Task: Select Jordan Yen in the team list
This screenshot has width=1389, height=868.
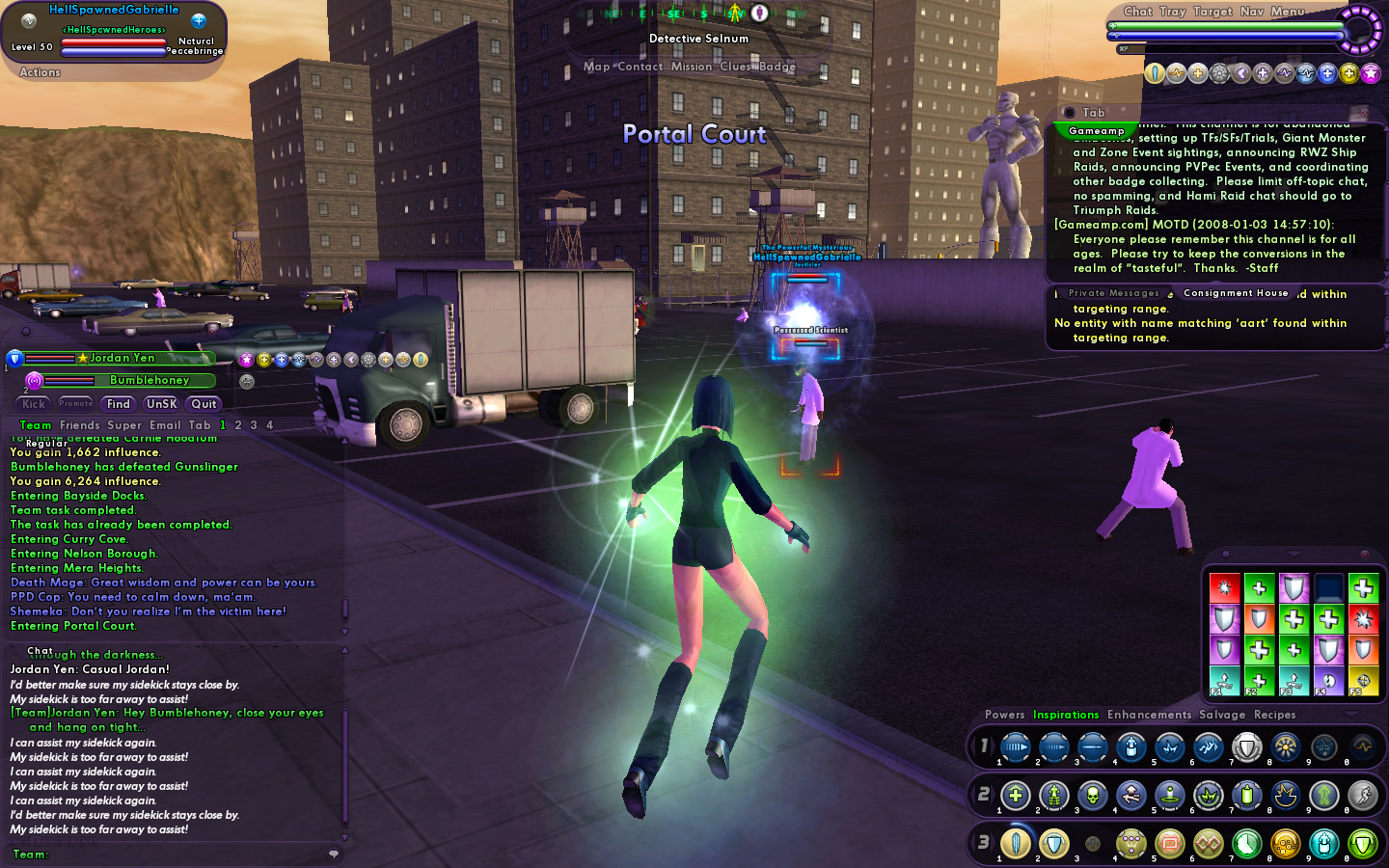Action: pos(122,358)
